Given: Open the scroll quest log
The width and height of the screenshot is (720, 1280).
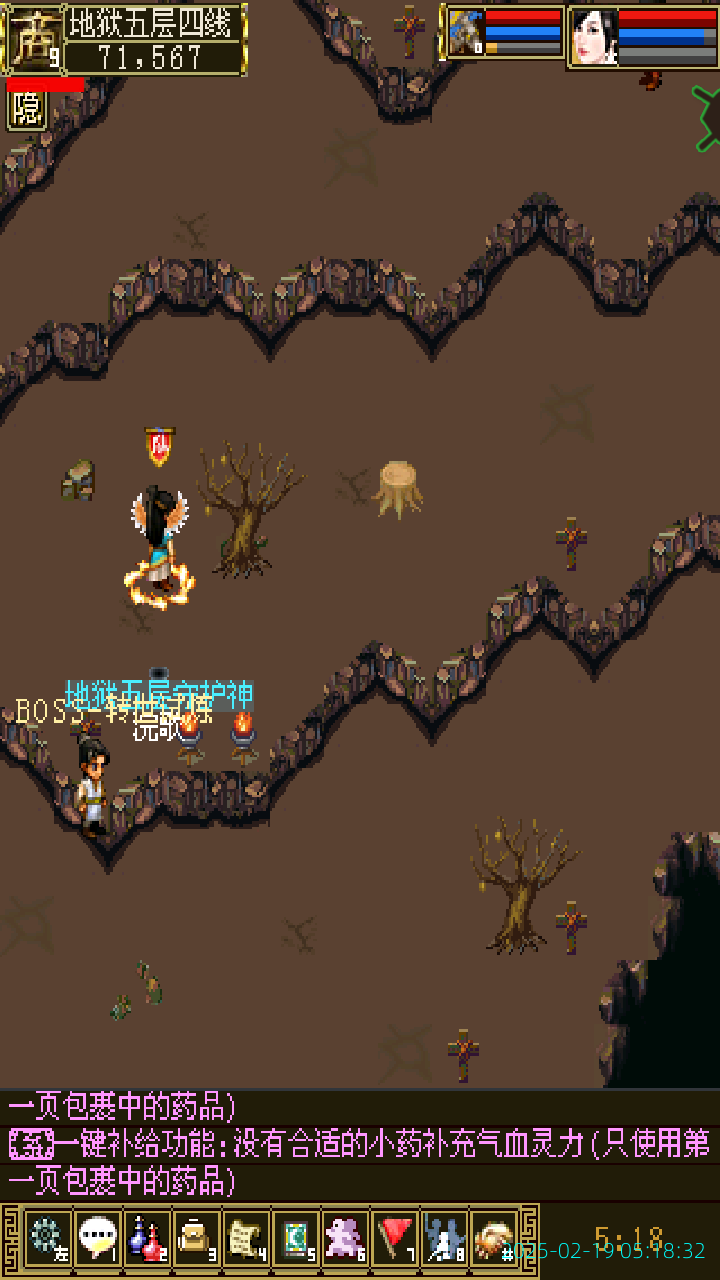Looking at the screenshot, I should coord(246,1239).
